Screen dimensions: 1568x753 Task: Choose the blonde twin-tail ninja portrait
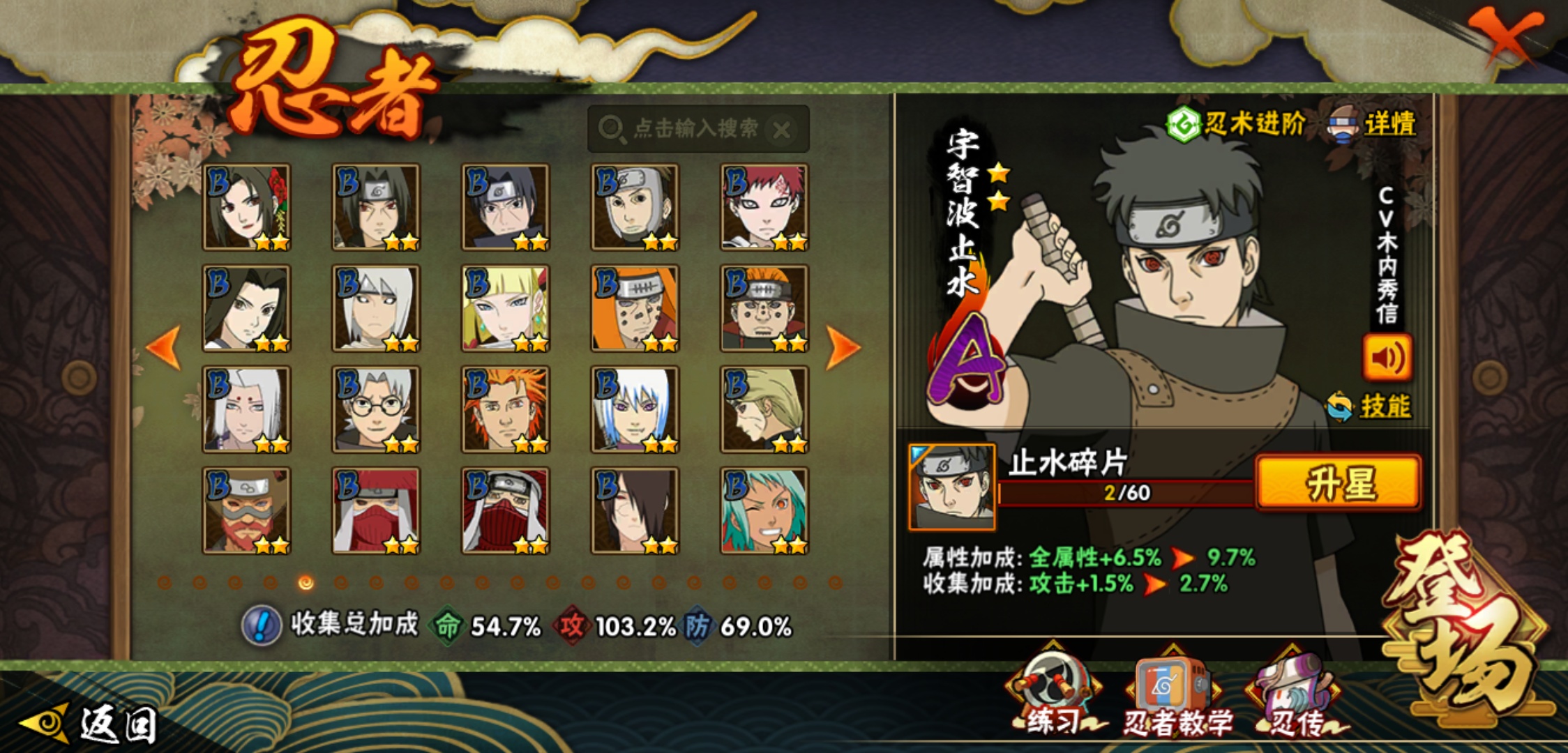click(x=505, y=308)
